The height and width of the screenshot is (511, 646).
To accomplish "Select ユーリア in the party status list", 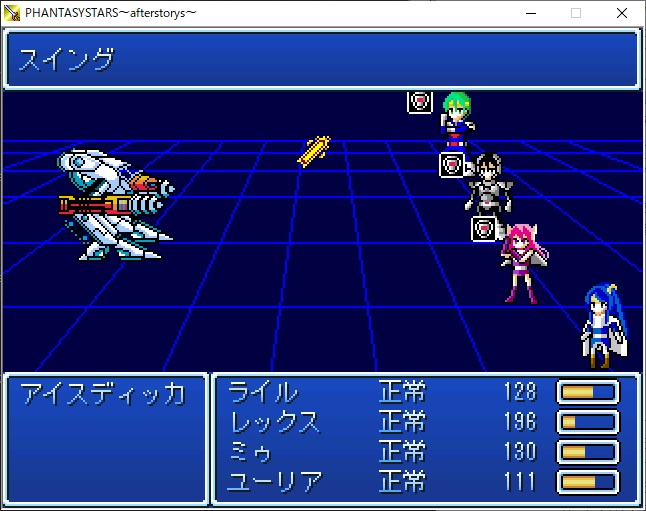I will (x=275, y=482).
